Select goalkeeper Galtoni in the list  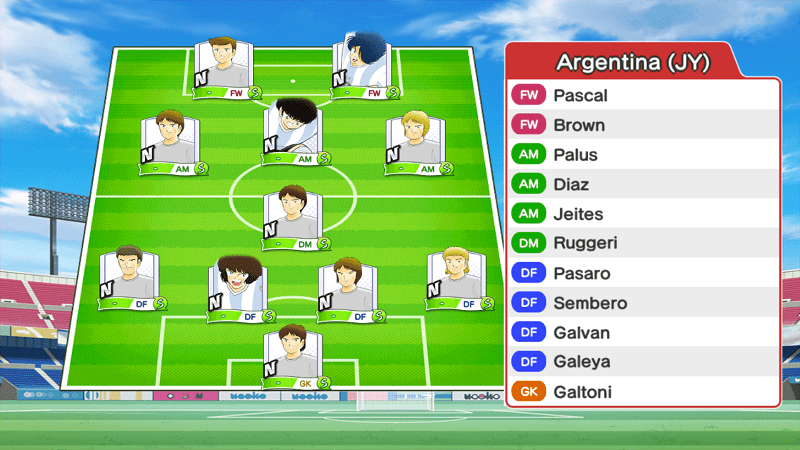pos(641,392)
